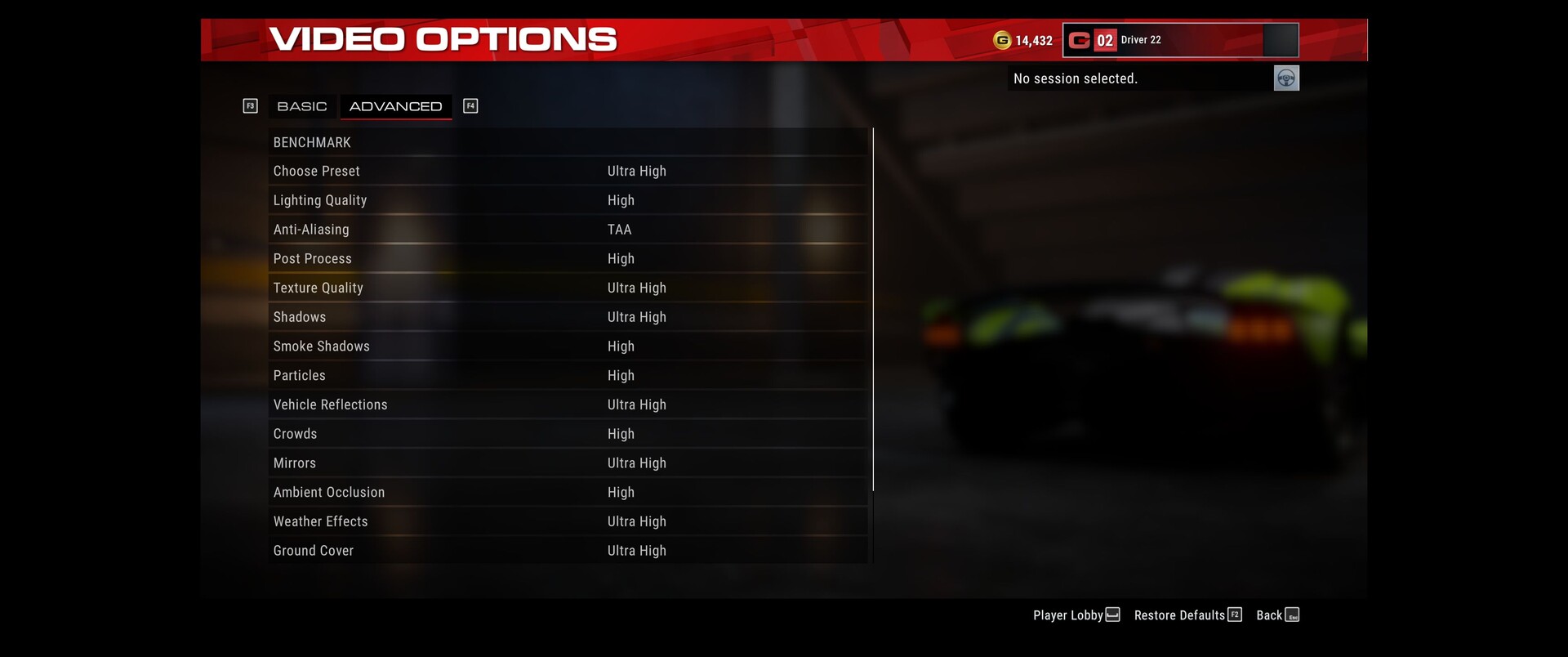Screen dimensions: 1568x657
Task: Restore Defaults for video options
Action: coord(1187,615)
